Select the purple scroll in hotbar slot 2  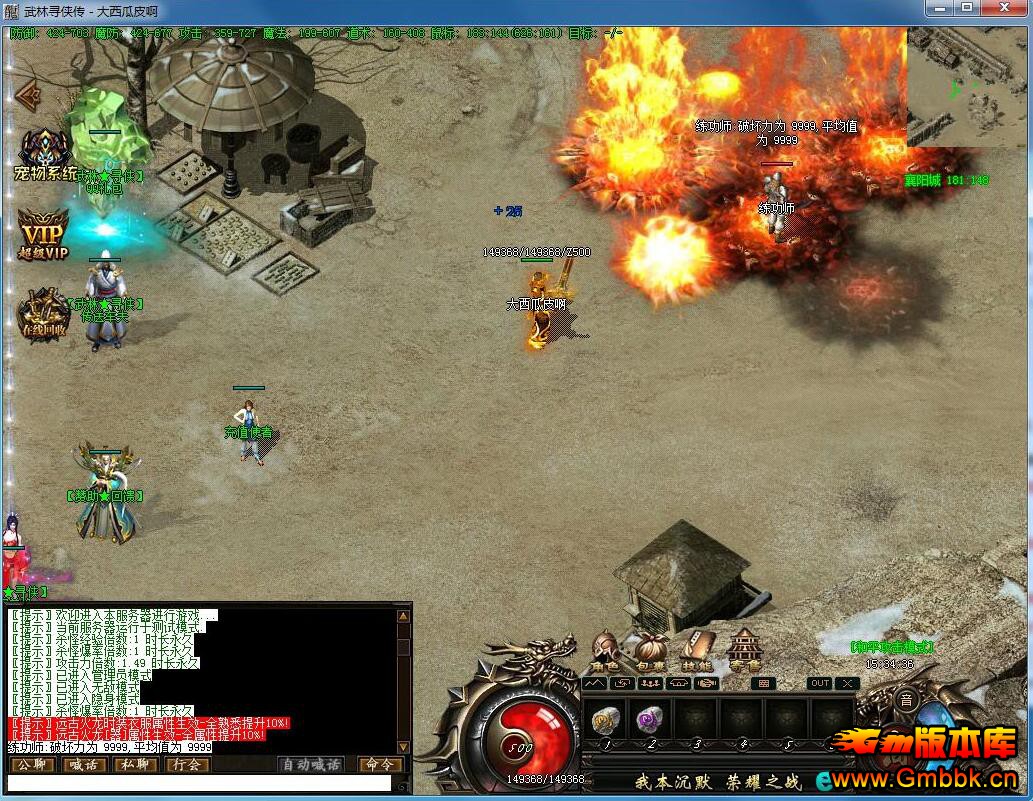click(x=650, y=719)
